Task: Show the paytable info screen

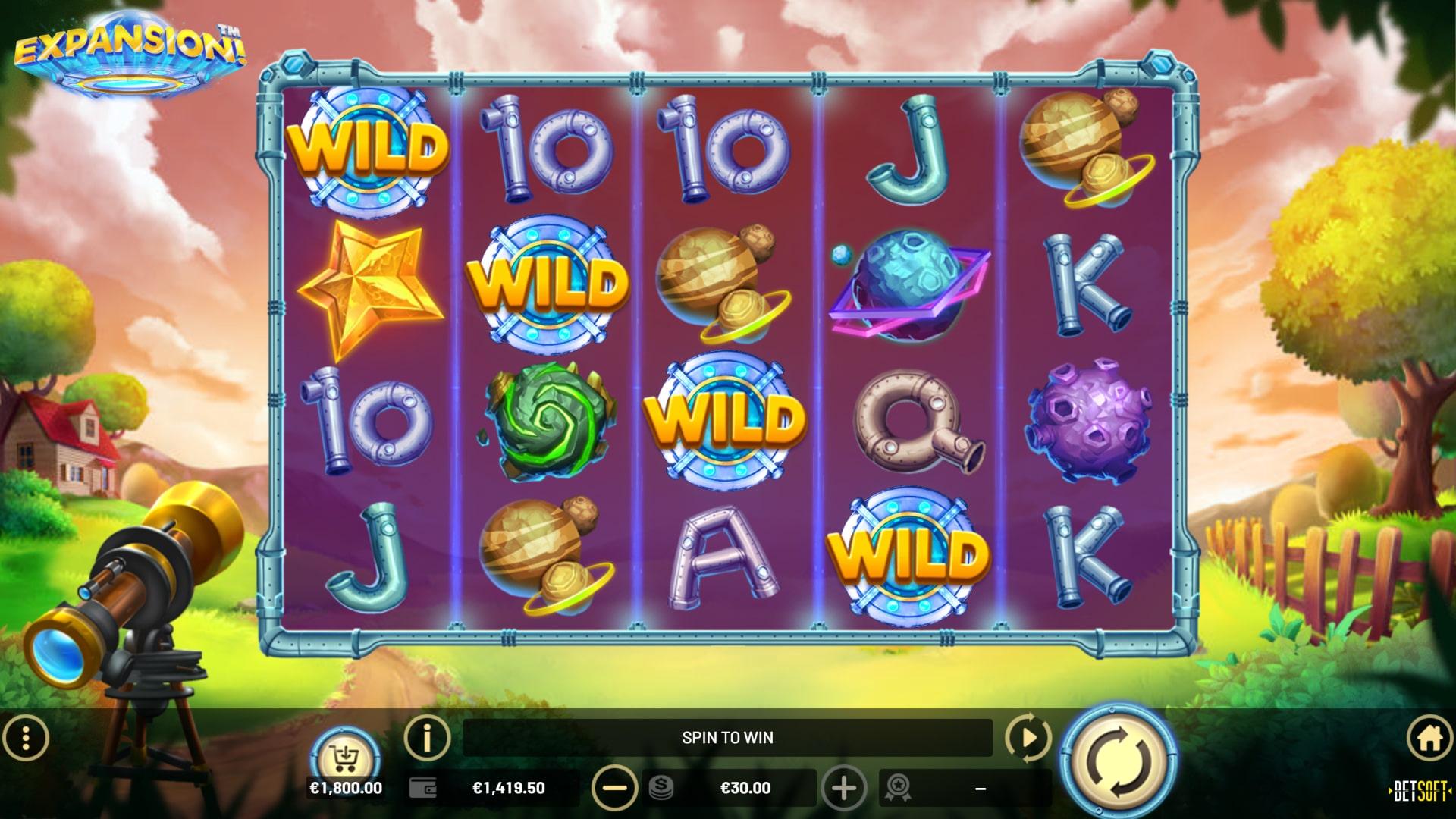Action: tap(427, 736)
